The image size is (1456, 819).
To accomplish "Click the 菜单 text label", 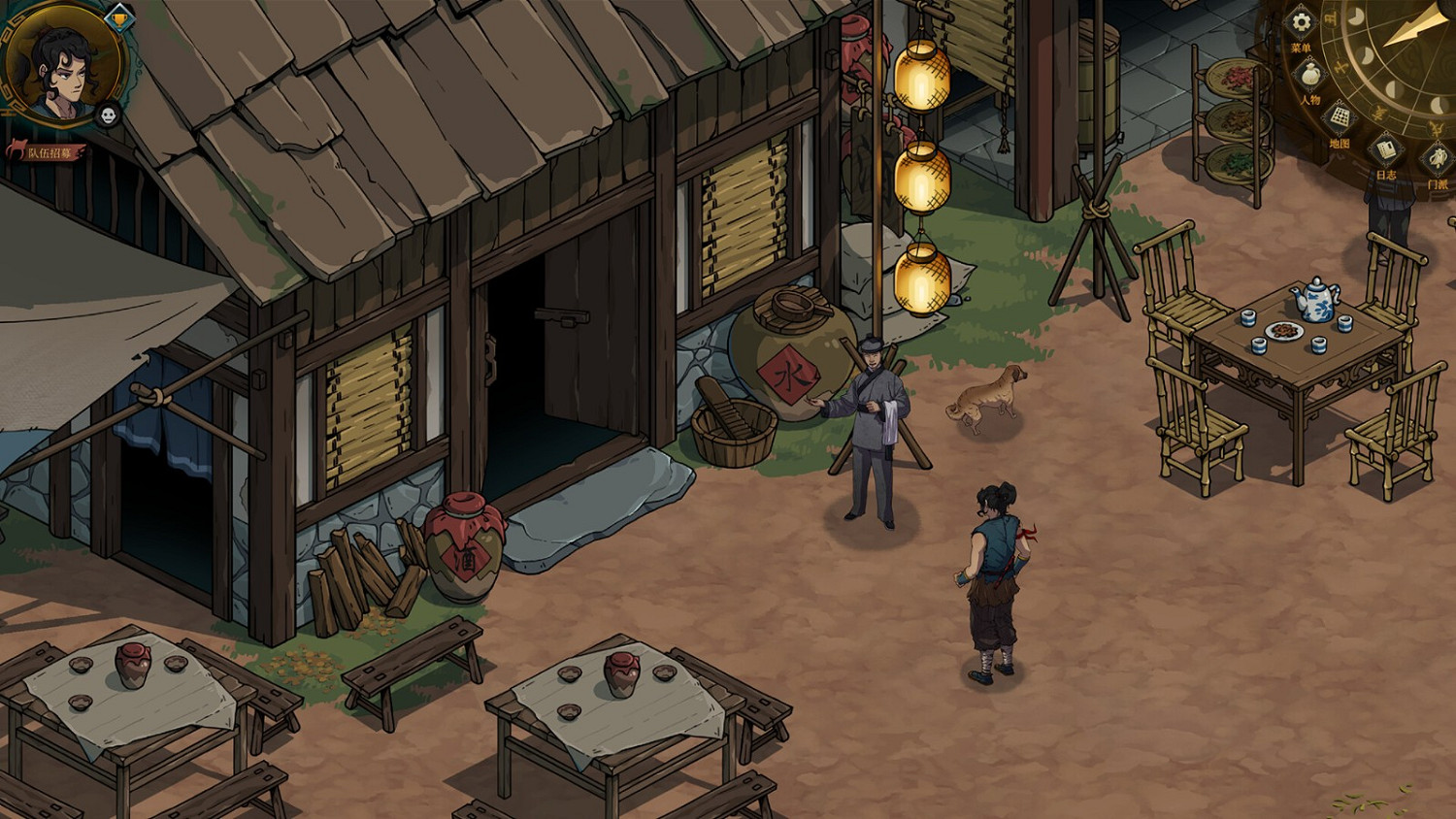I will click(x=1301, y=47).
